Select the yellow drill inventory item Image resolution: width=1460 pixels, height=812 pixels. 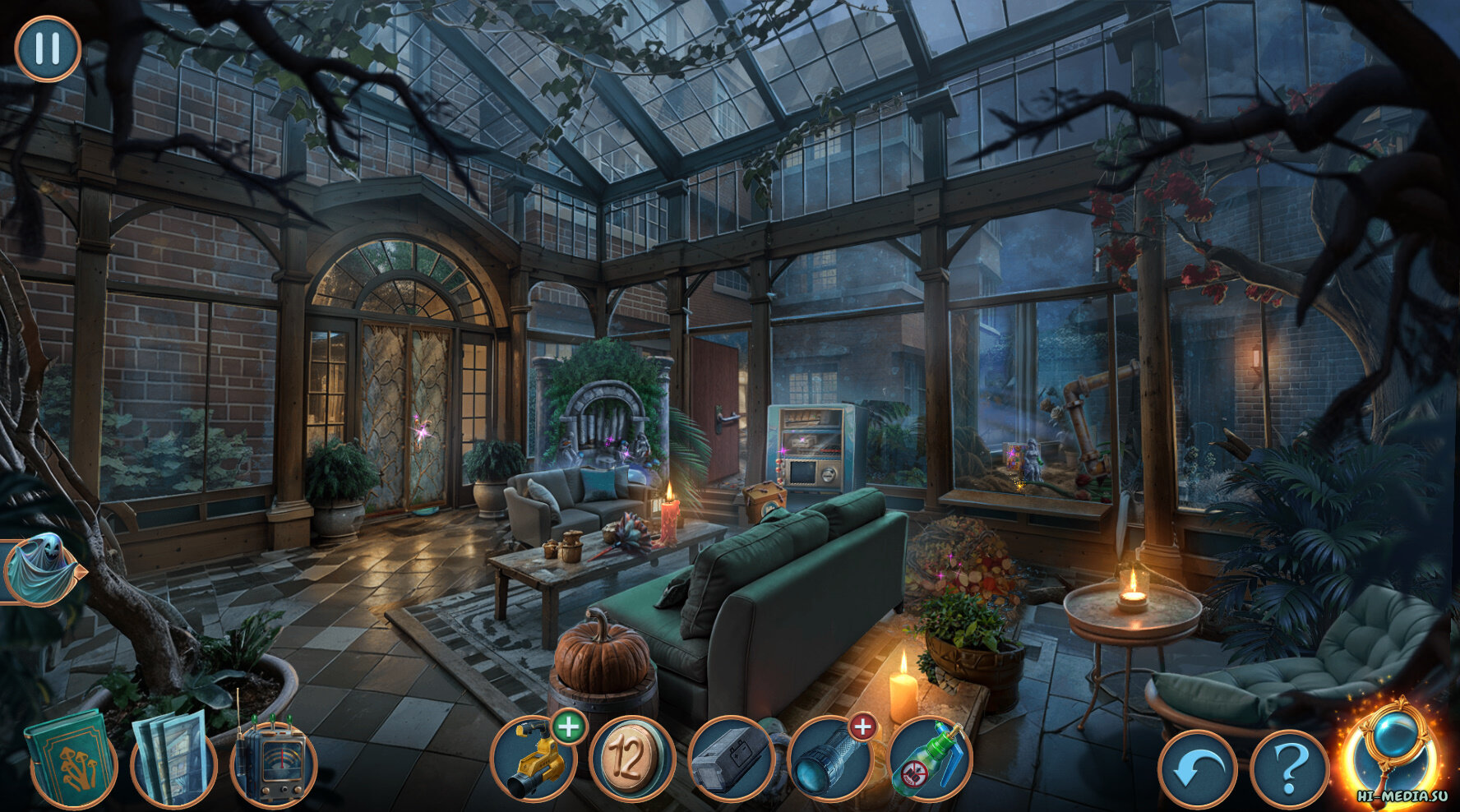pyautogui.click(x=532, y=760)
